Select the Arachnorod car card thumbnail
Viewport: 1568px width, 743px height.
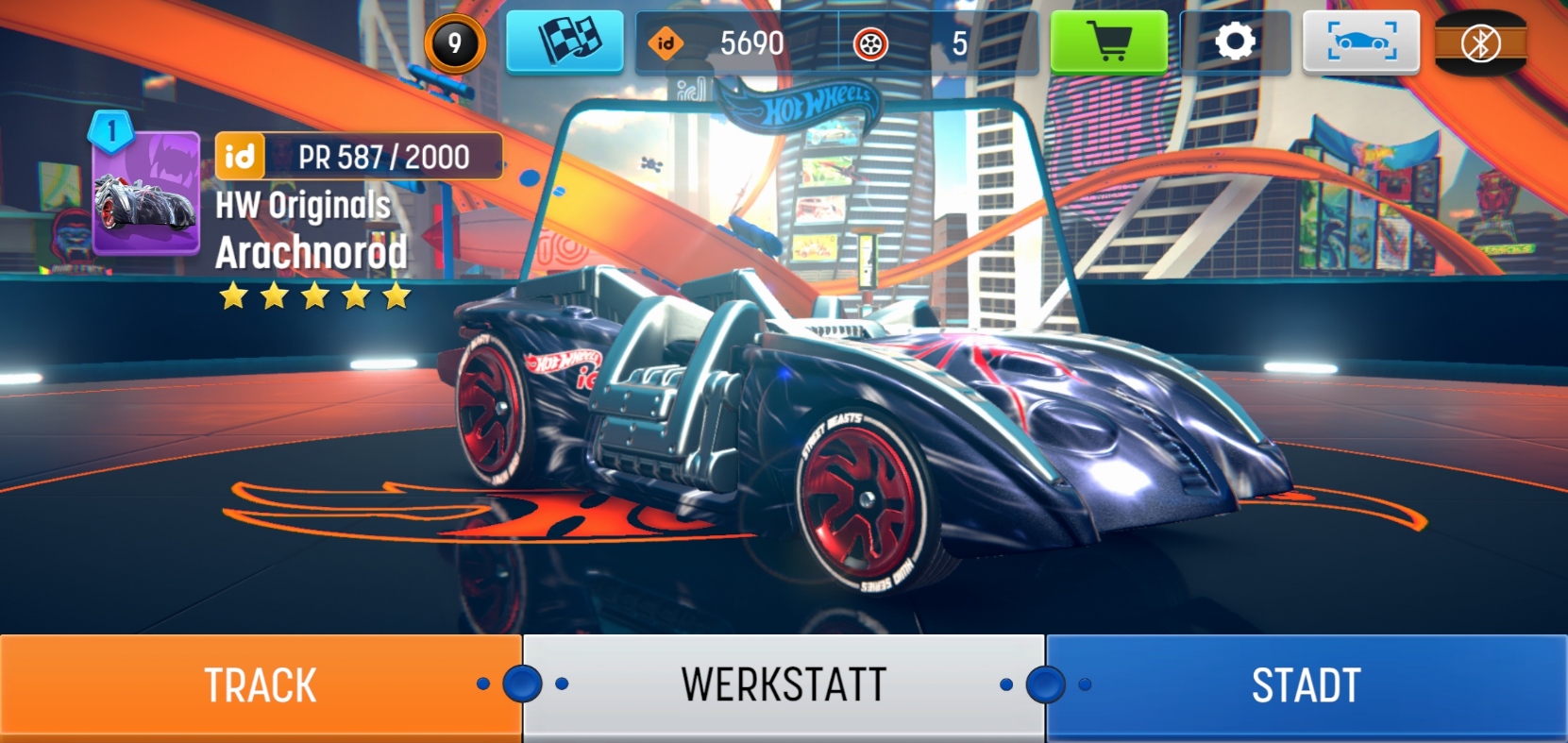pos(146,194)
